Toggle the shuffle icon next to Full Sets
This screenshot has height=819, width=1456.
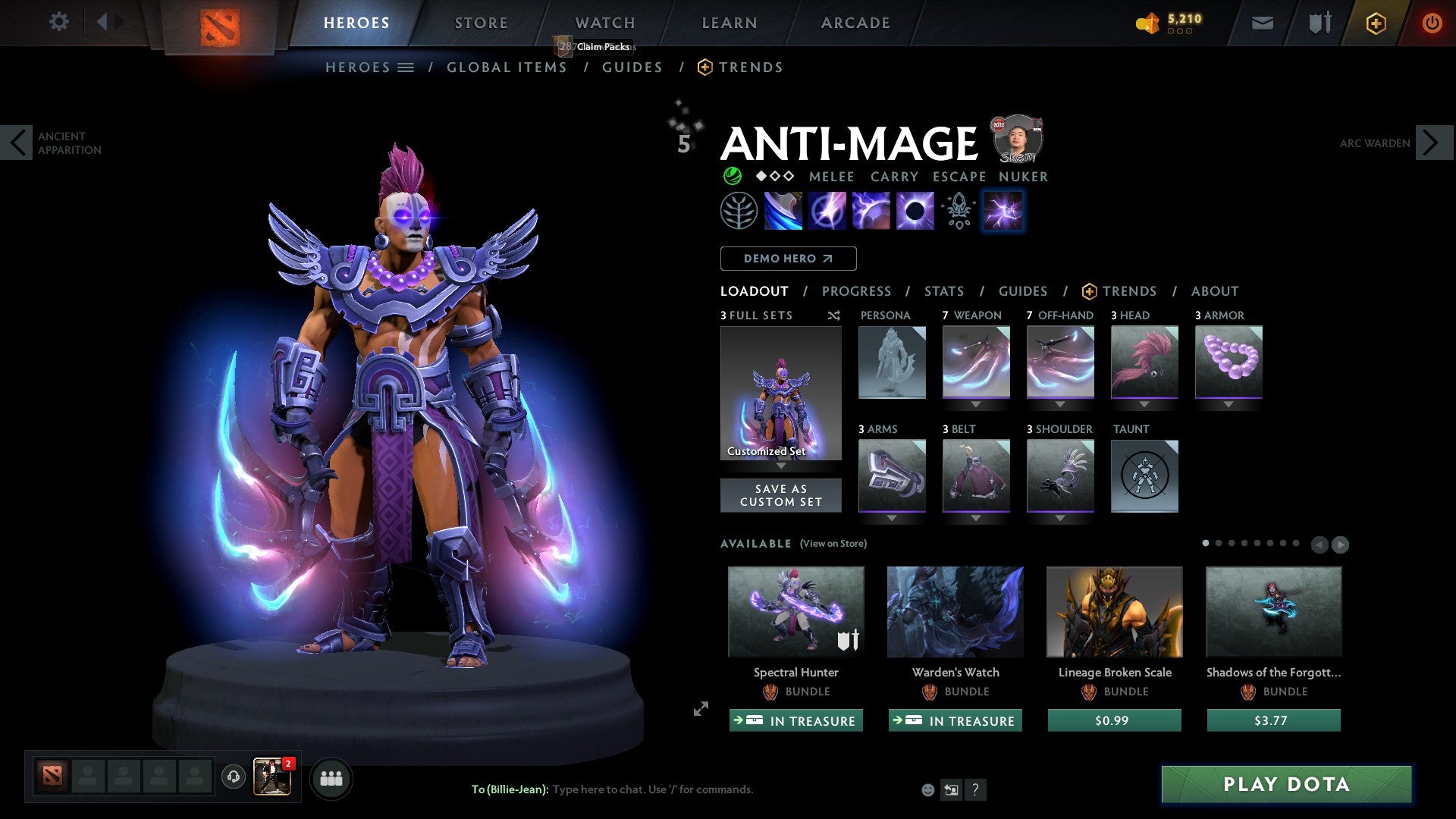(833, 315)
